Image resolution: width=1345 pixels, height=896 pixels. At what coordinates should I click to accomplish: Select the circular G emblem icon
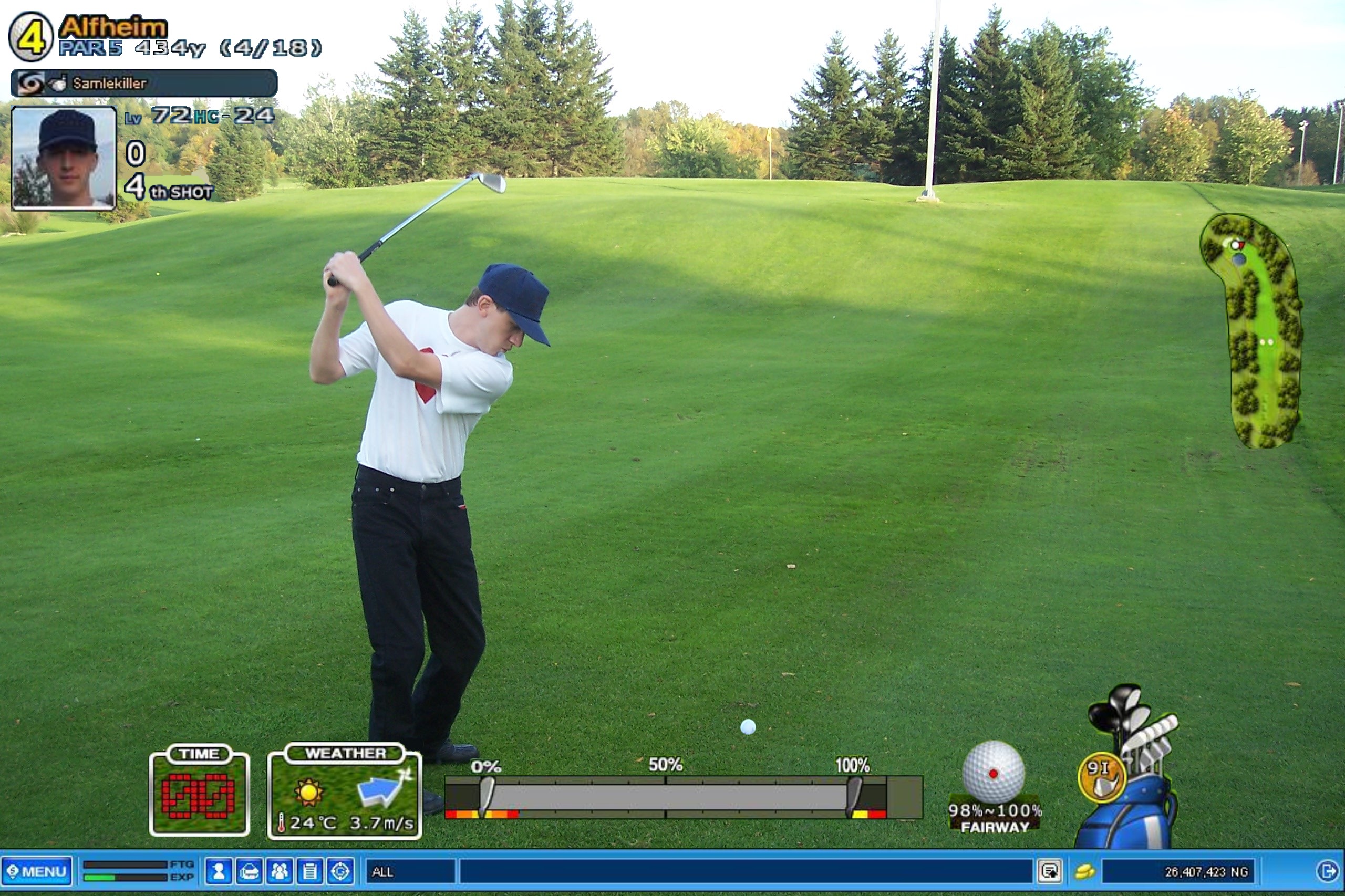340,871
